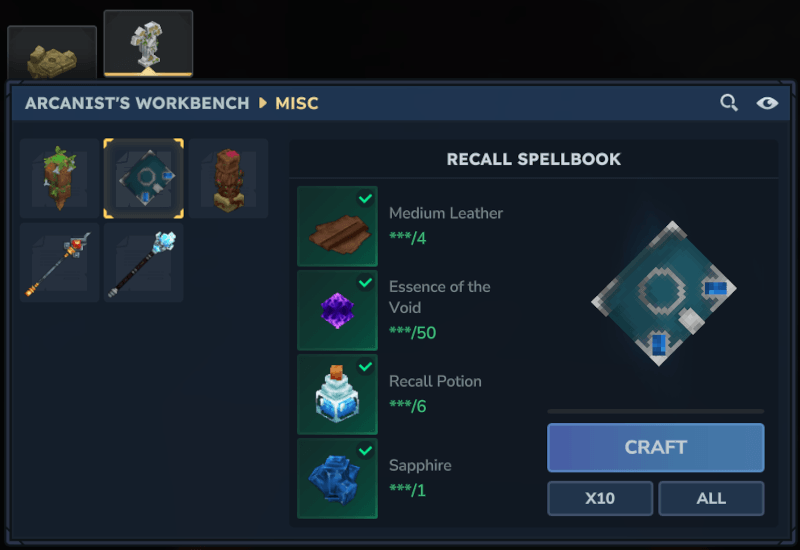Image resolution: width=800 pixels, height=550 pixels.
Task: Pick the ice crystal staff recipe
Action: click(x=144, y=263)
